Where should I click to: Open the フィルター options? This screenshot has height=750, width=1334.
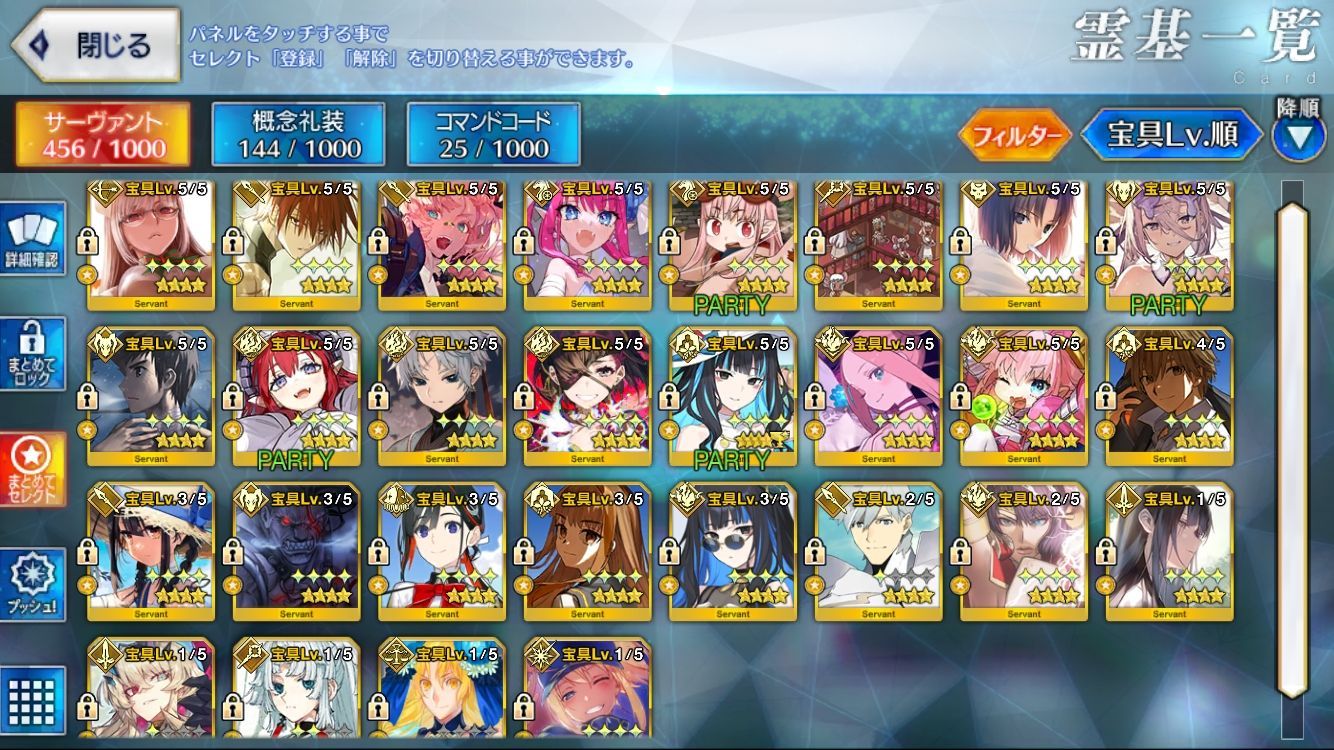tap(1014, 136)
